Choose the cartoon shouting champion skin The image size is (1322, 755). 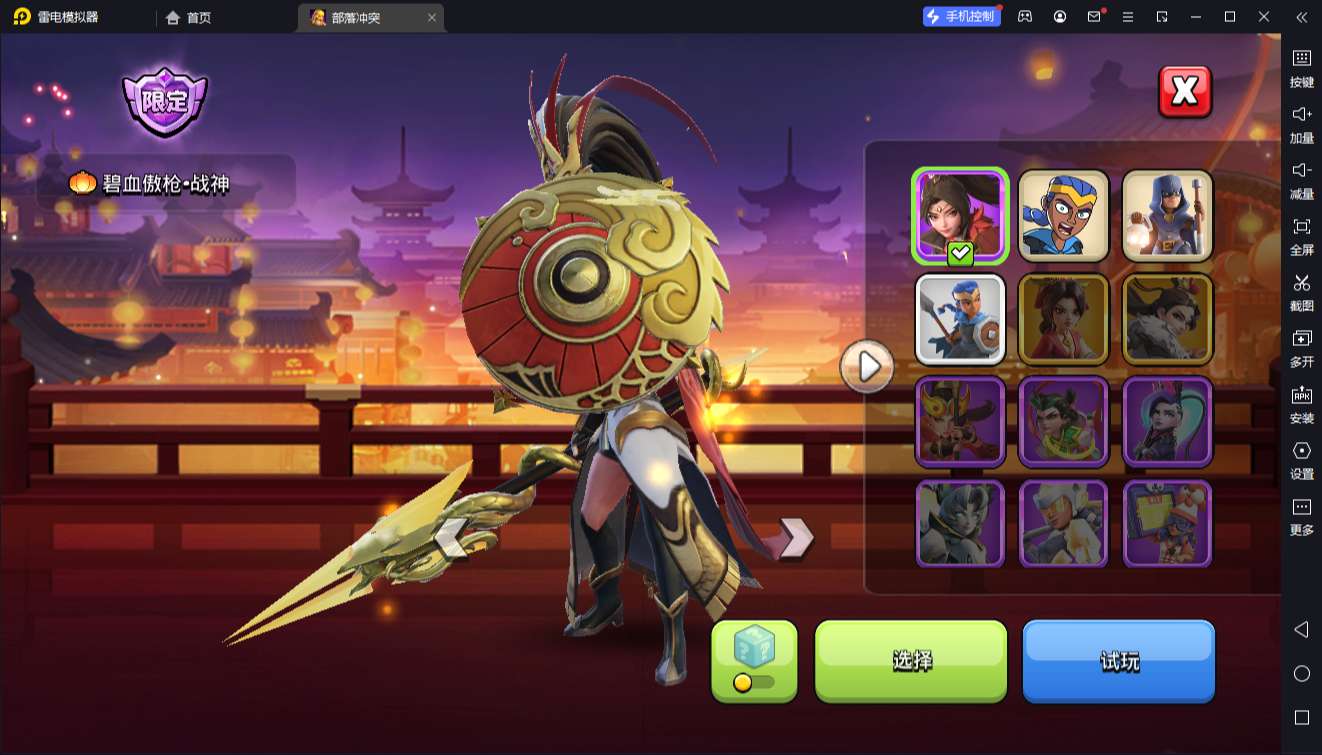[1064, 216]
